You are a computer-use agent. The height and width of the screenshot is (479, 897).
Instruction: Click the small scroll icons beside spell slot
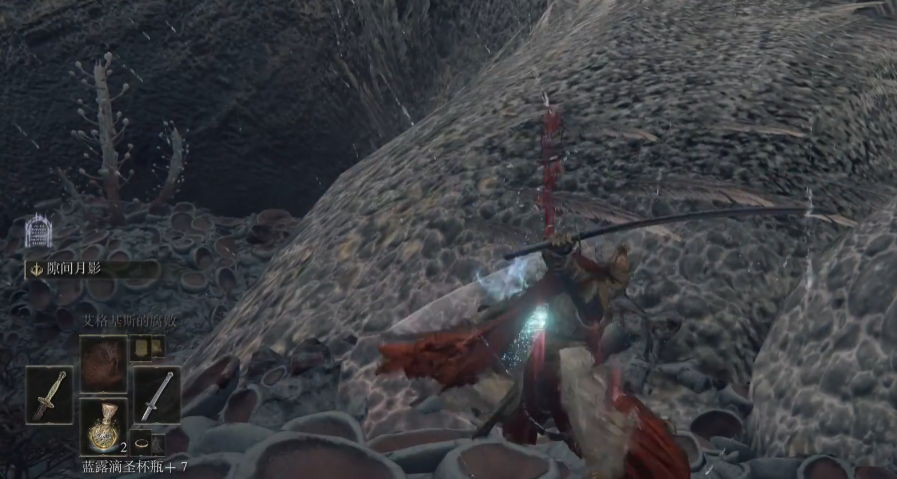tap(148, 347)
